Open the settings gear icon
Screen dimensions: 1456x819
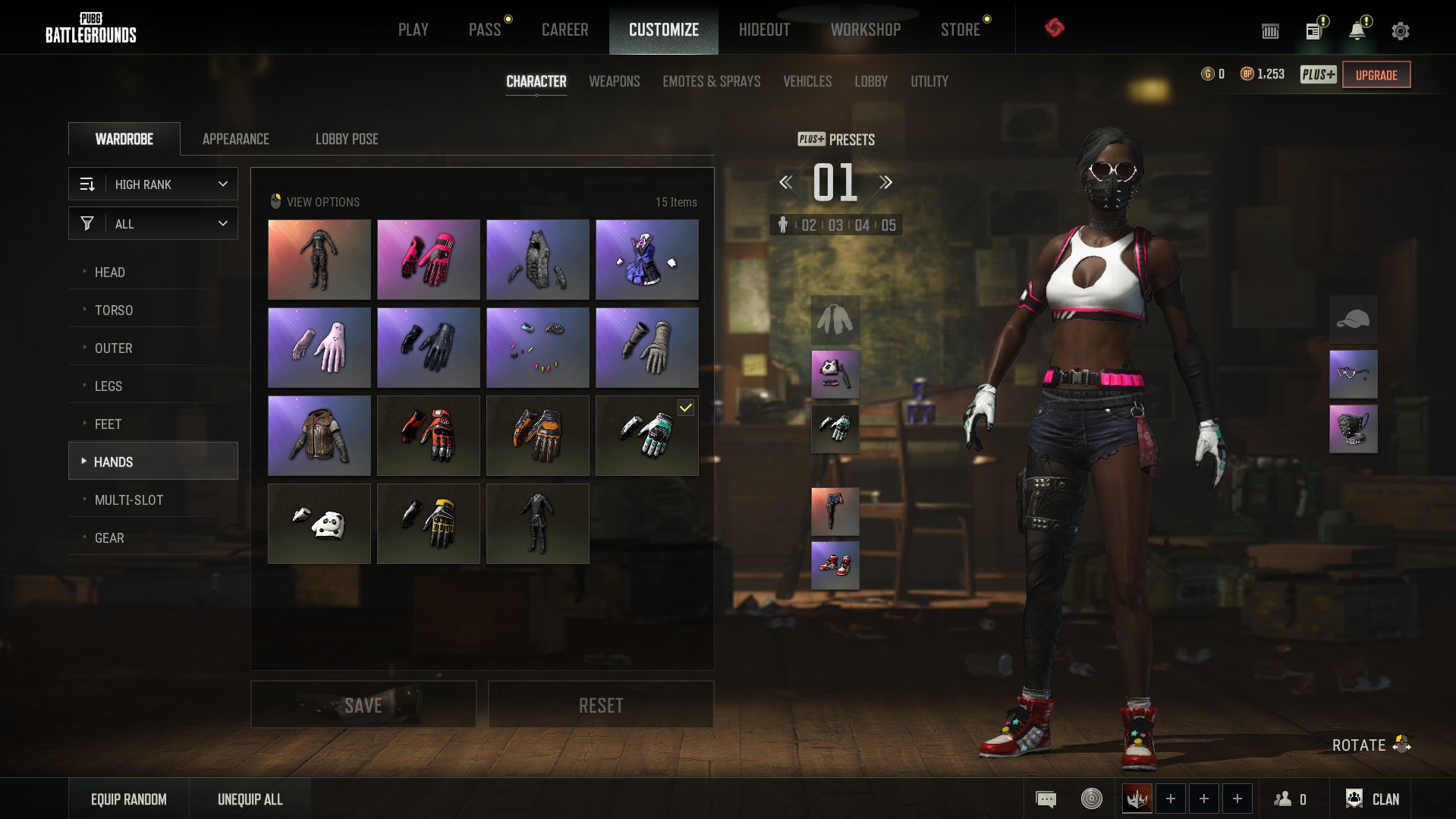1400,31
